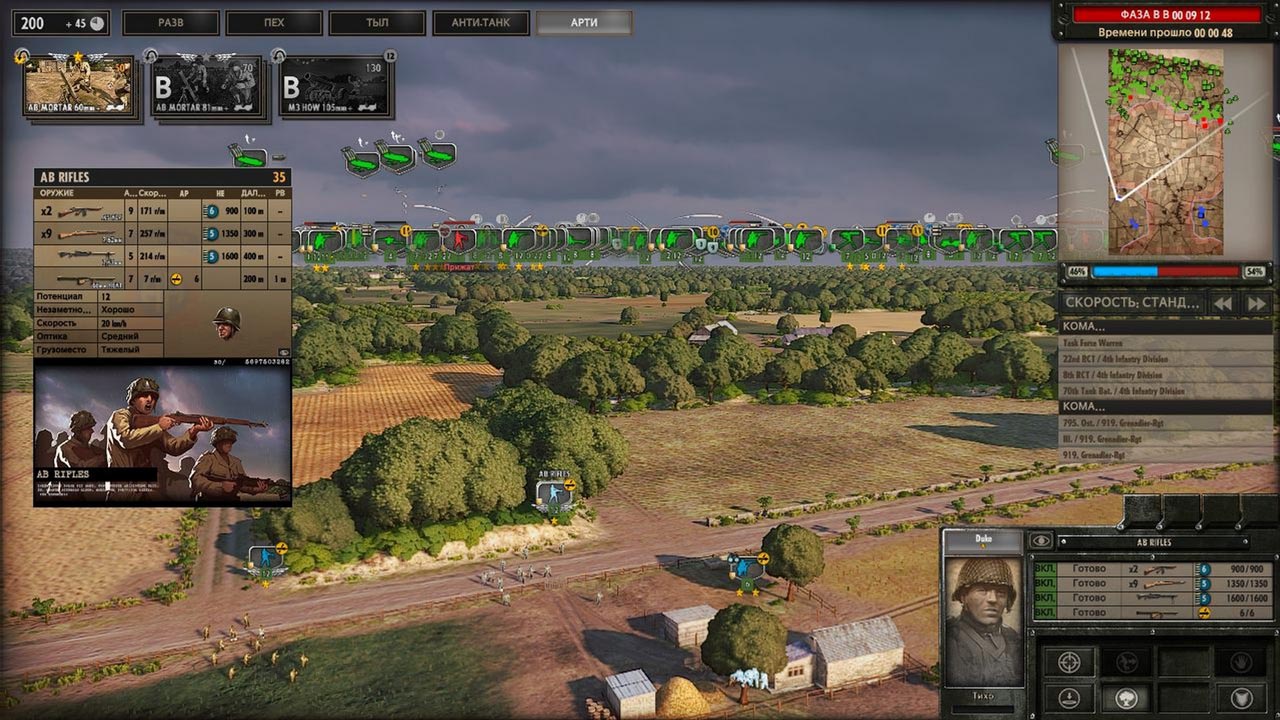Select the AB Mortar 60mm unit card

point(78,86)
